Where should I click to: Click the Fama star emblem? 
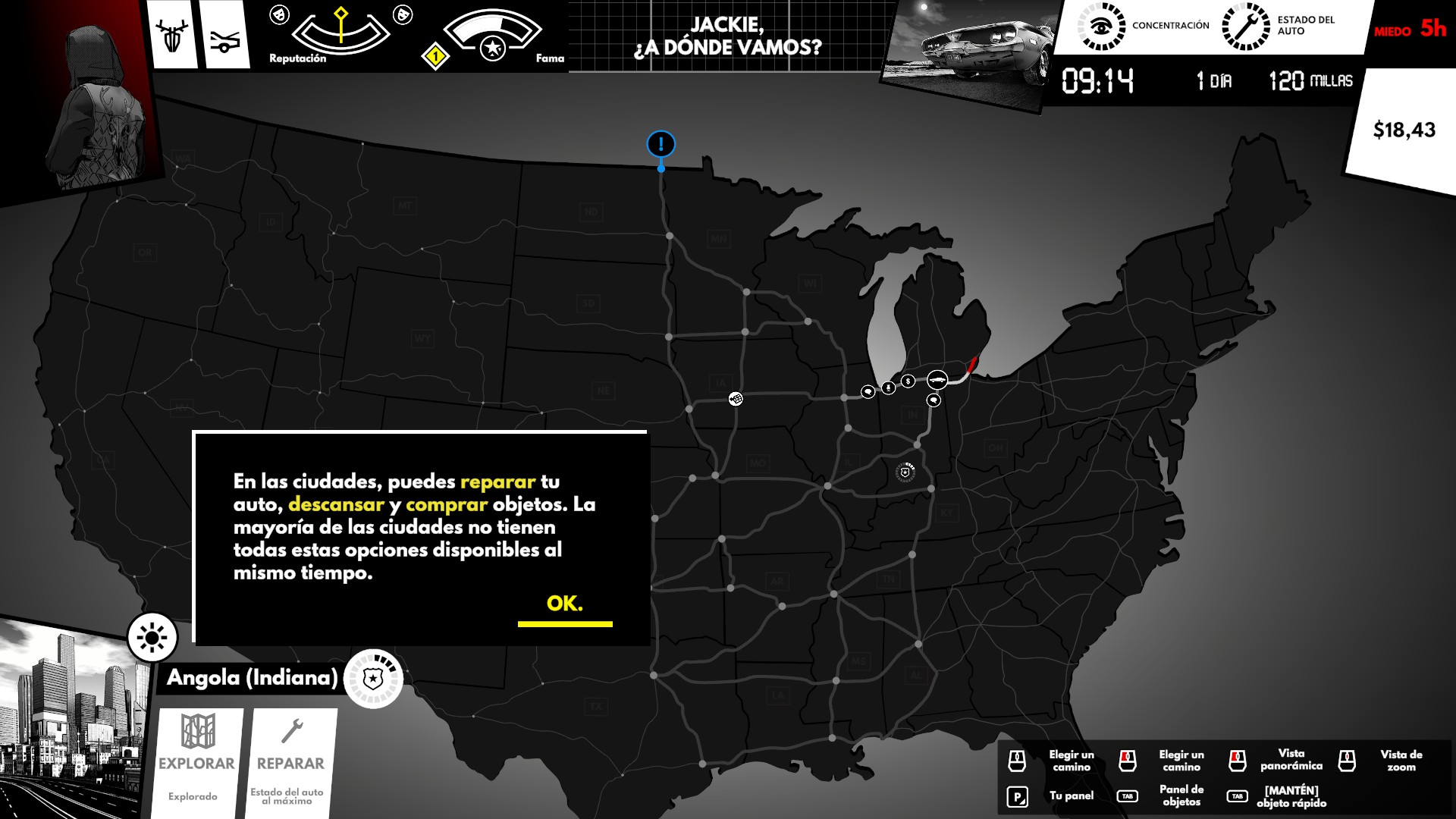point(493,49)
